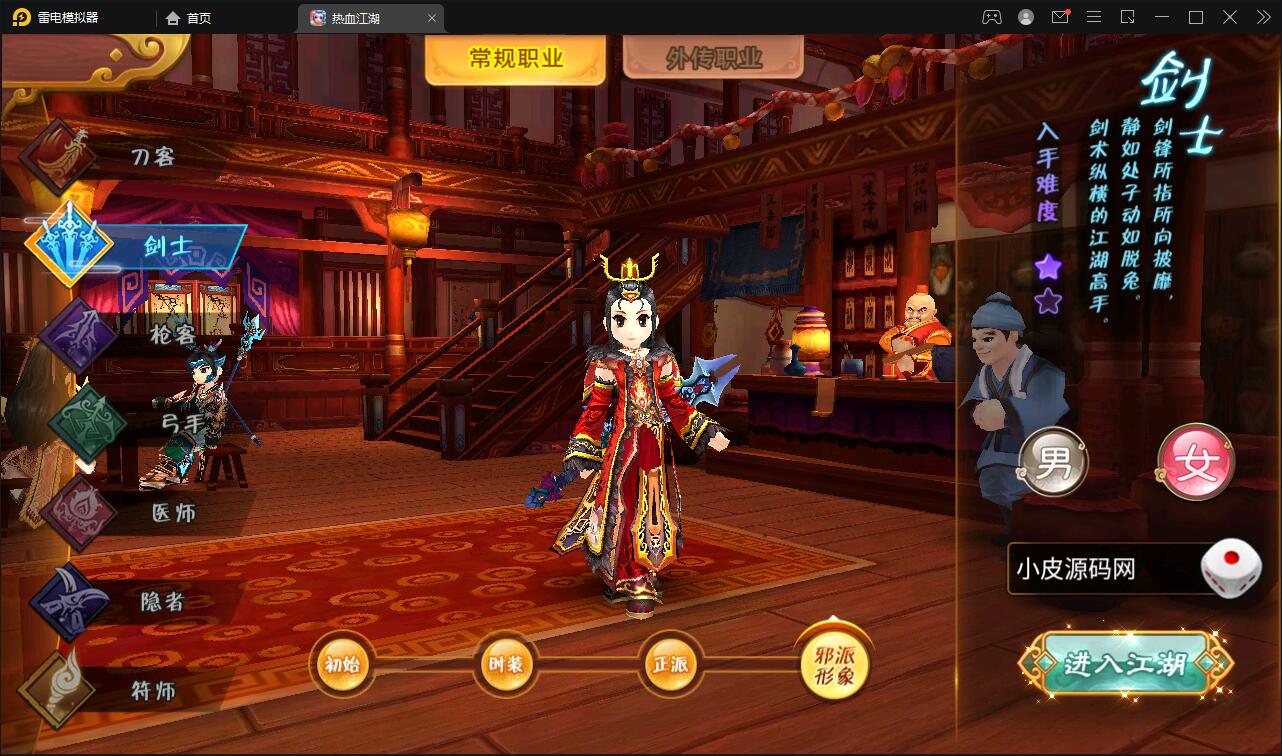
Task: Select the 正派 appearance option
Action: 670,662
